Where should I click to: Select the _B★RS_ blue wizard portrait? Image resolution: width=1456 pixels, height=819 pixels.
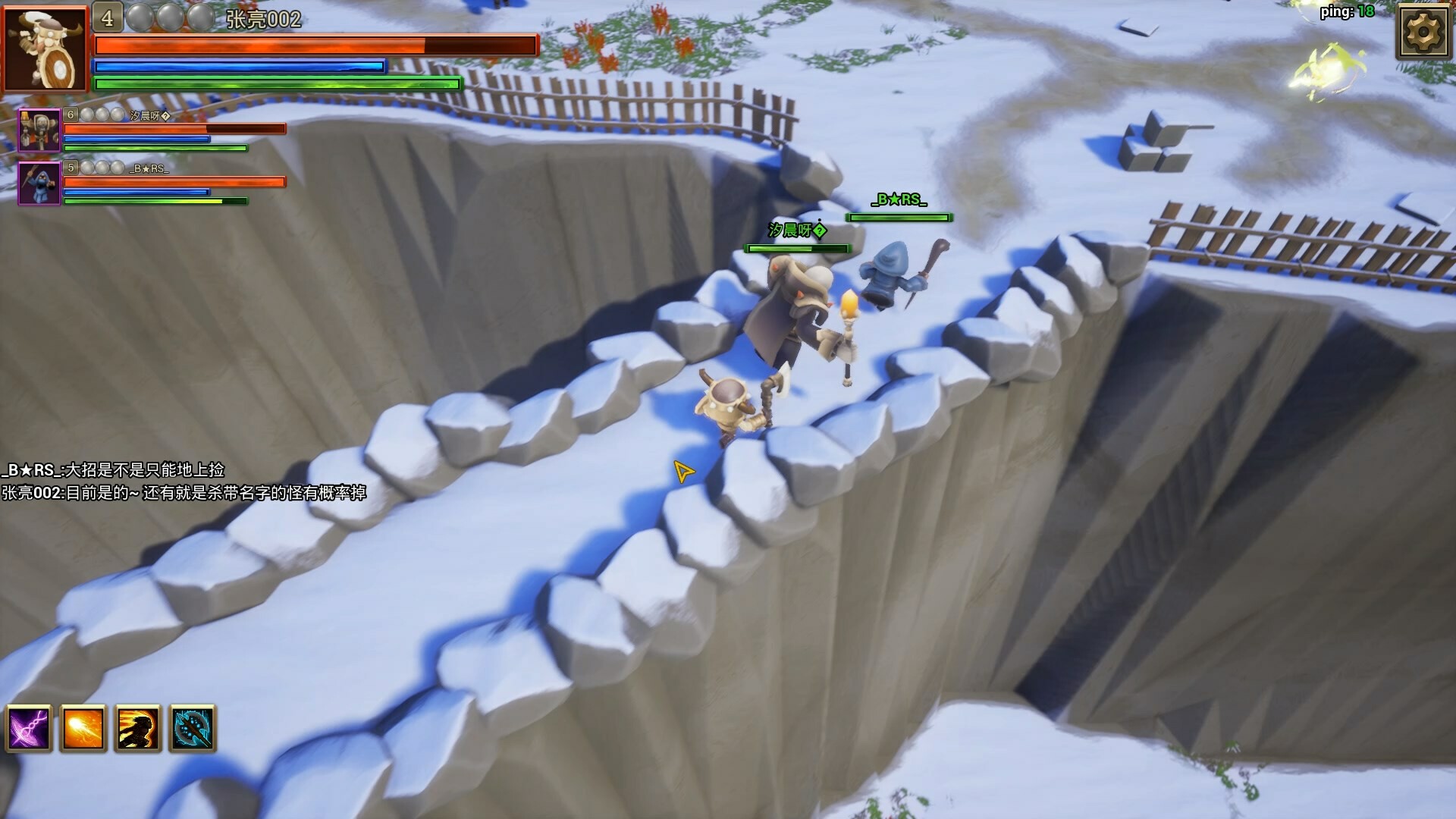coord(39,184)
